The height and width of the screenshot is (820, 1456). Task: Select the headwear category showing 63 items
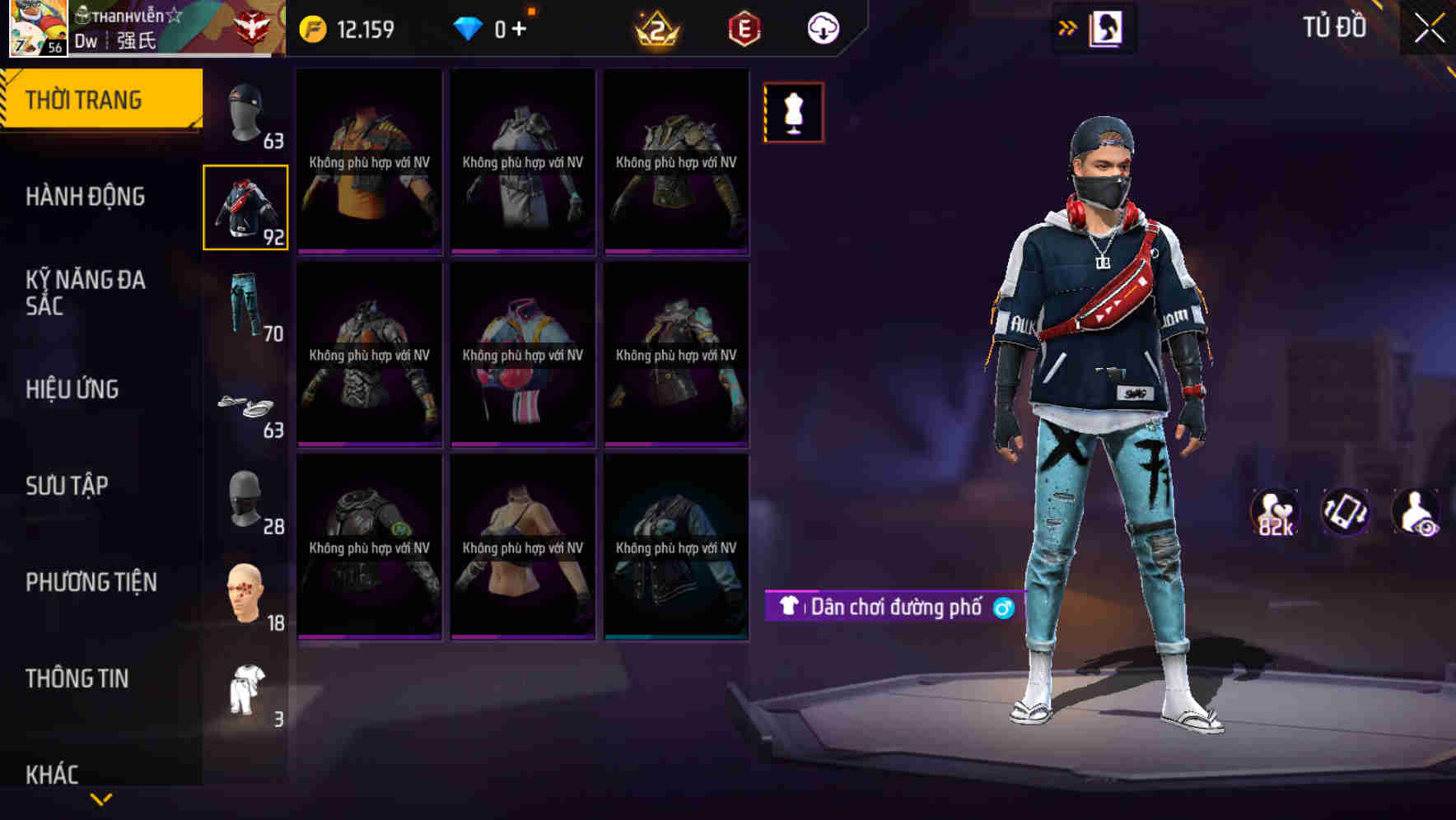pos(245,109)
